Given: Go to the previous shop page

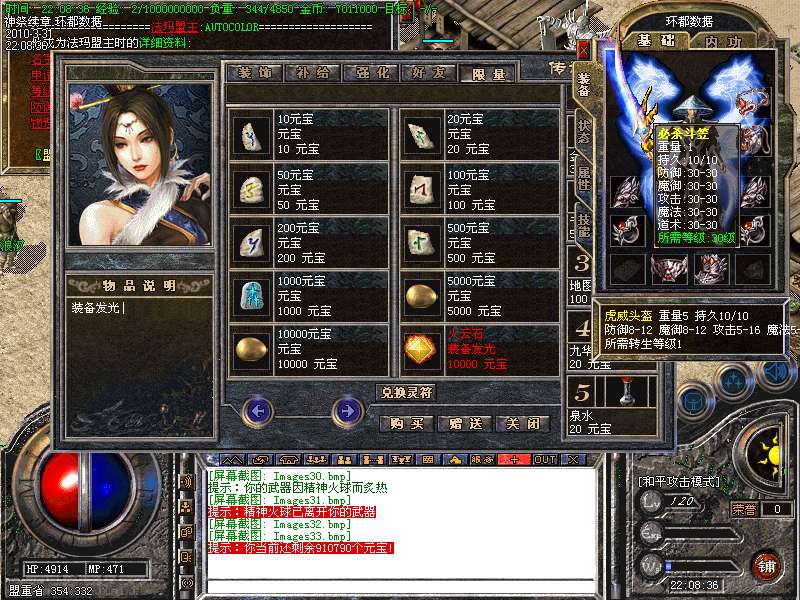Looking at the screenshot, I should click(x=258, y=410).
